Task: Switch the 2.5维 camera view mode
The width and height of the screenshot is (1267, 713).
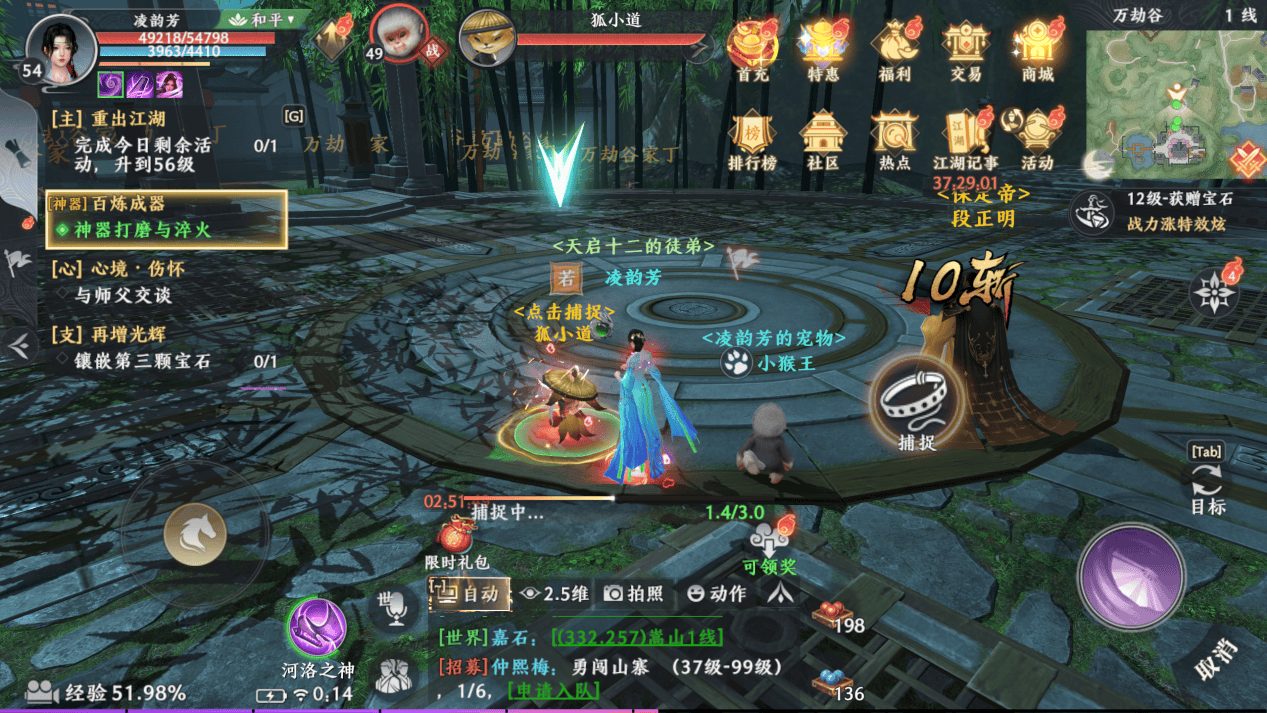Action: tap(555, 593)
